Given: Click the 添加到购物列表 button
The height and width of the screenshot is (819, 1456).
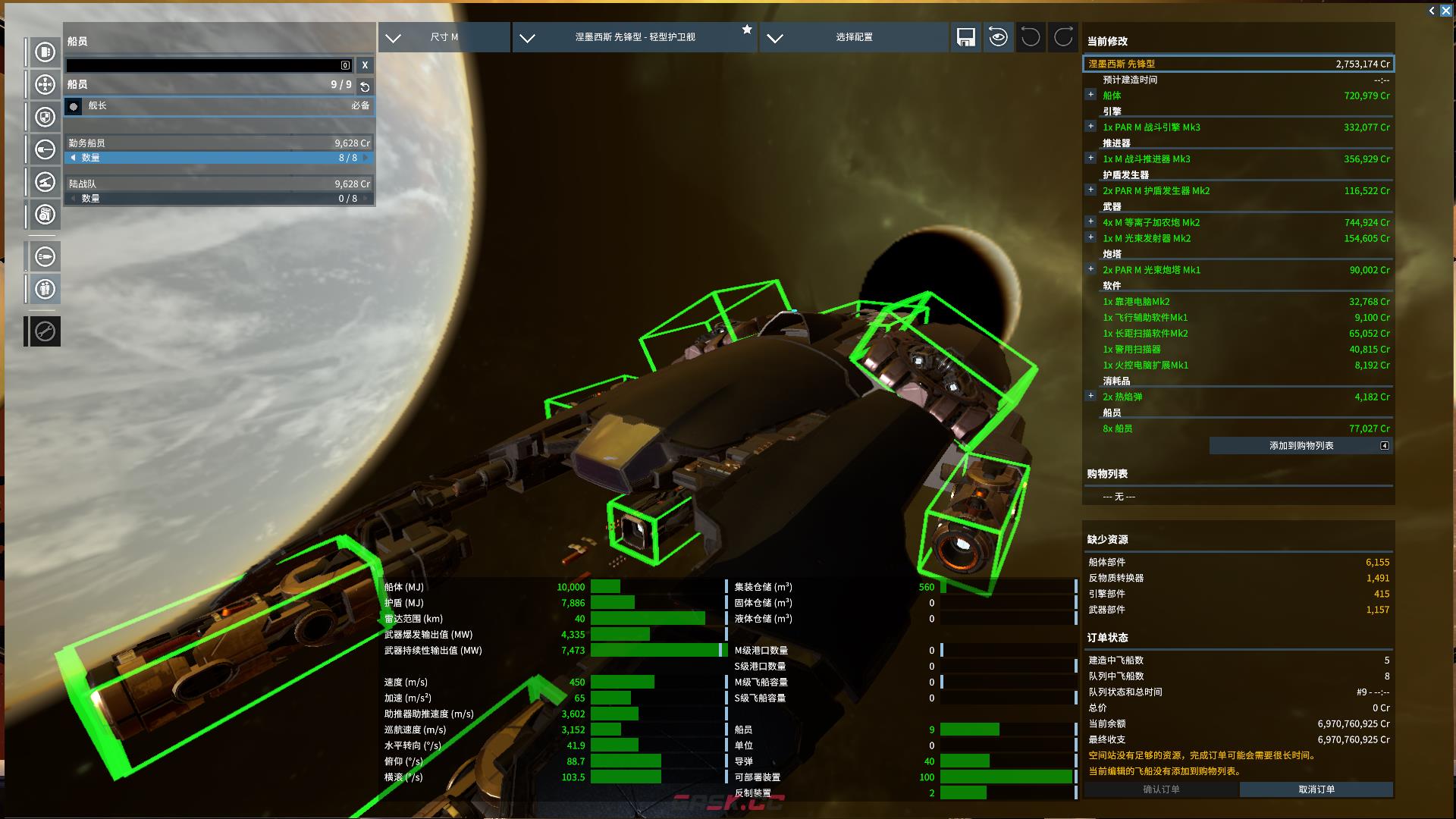Looking at the screenshot, I should [x=1301, y=446].
